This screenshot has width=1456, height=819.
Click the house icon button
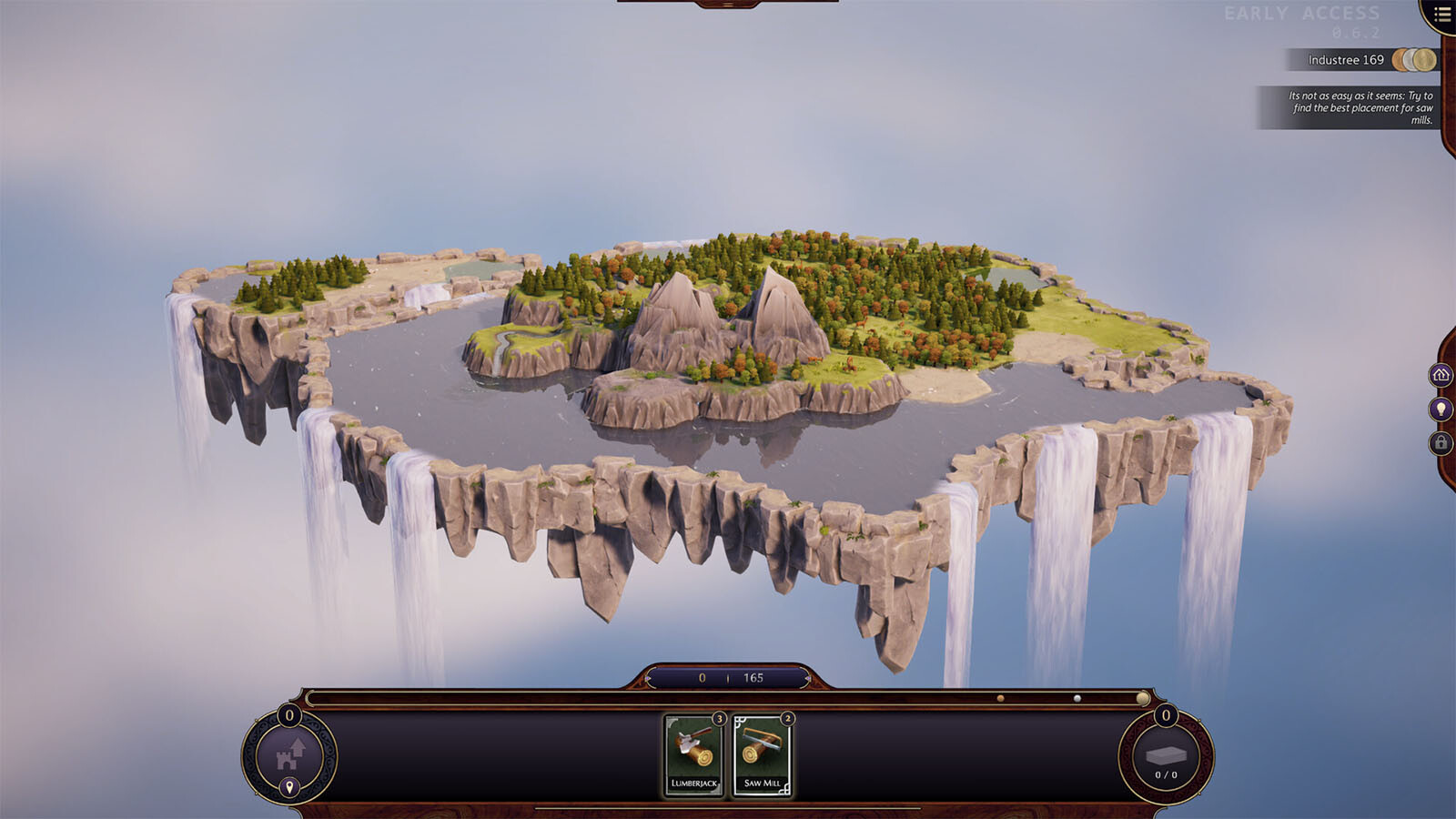coord(1441,375)
